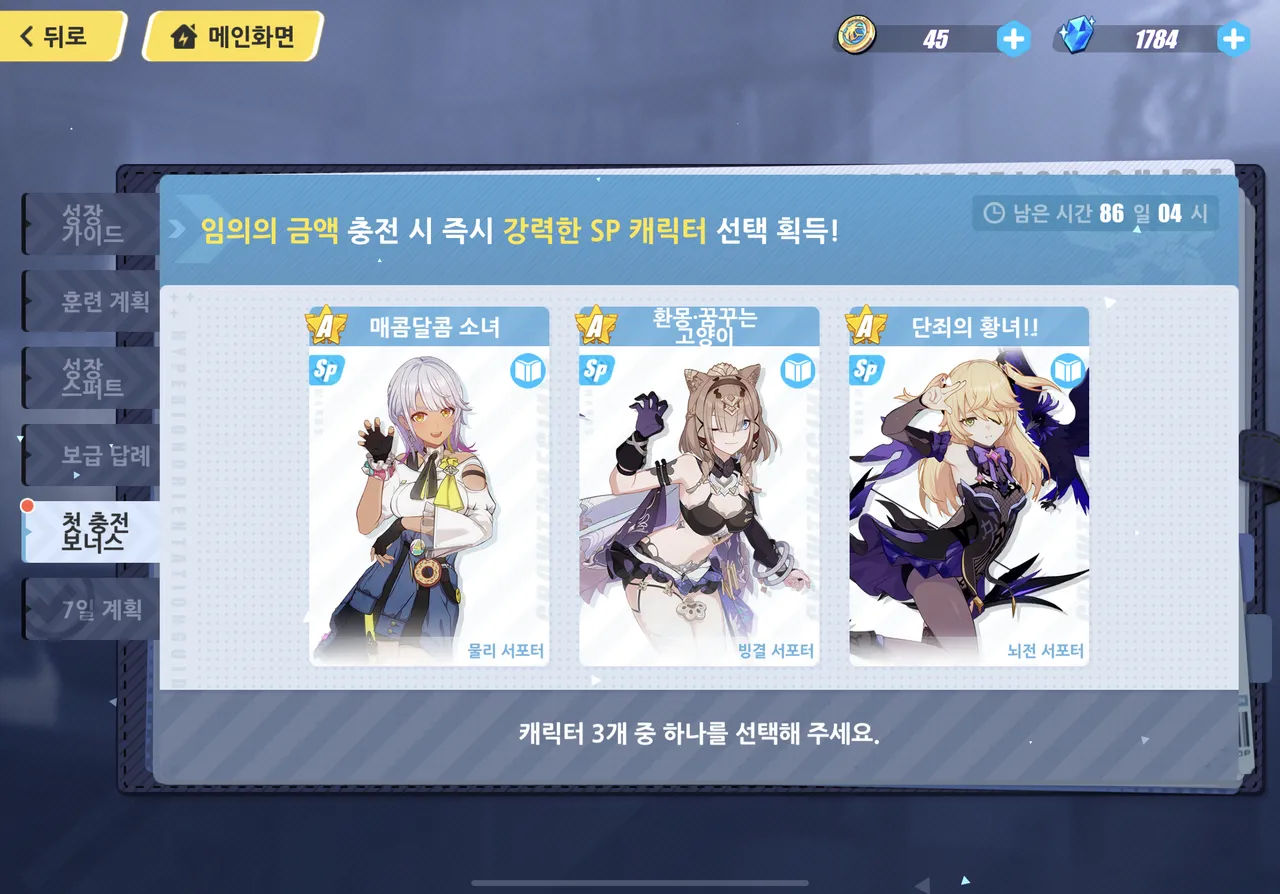Open the 보급 답례 tab
Viewport: 1280px width, 894px height.
[90, 455]
